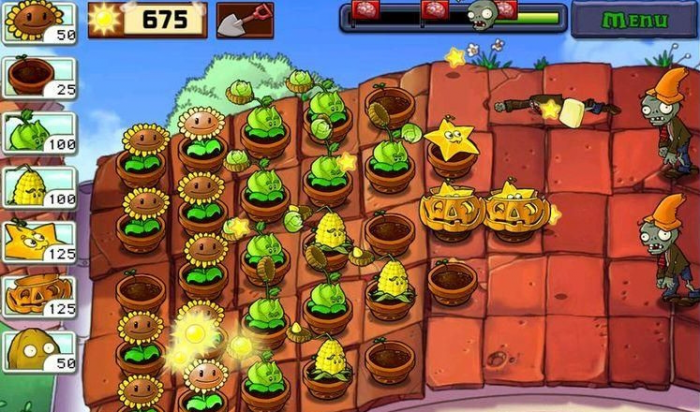Choose the Pumpkin seed packet
This screenshot has height=412, width=700.
38,296
